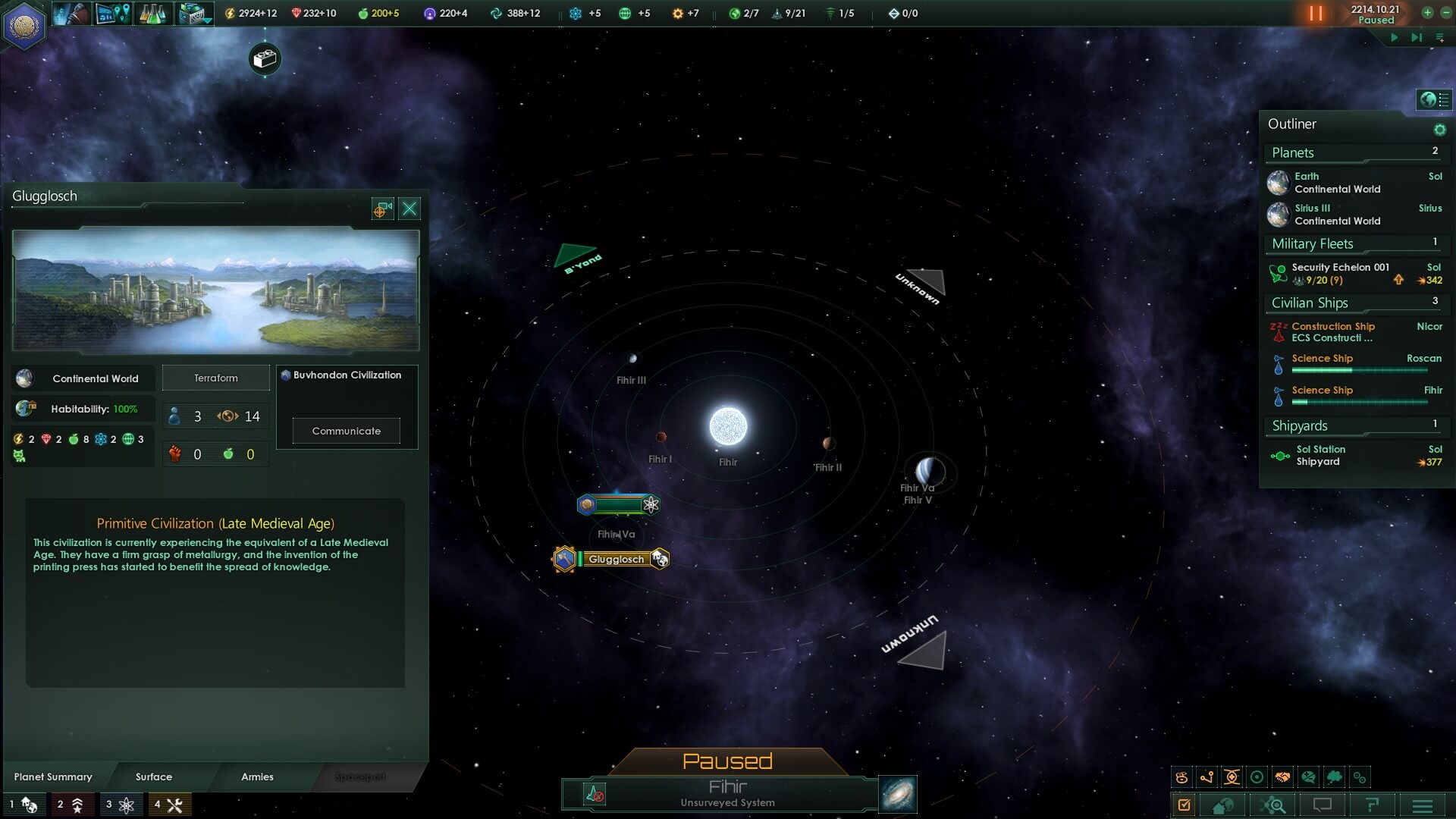Switch to the Surface tab
Viewport: 1456px width, 819px height.
coord(154,777)
